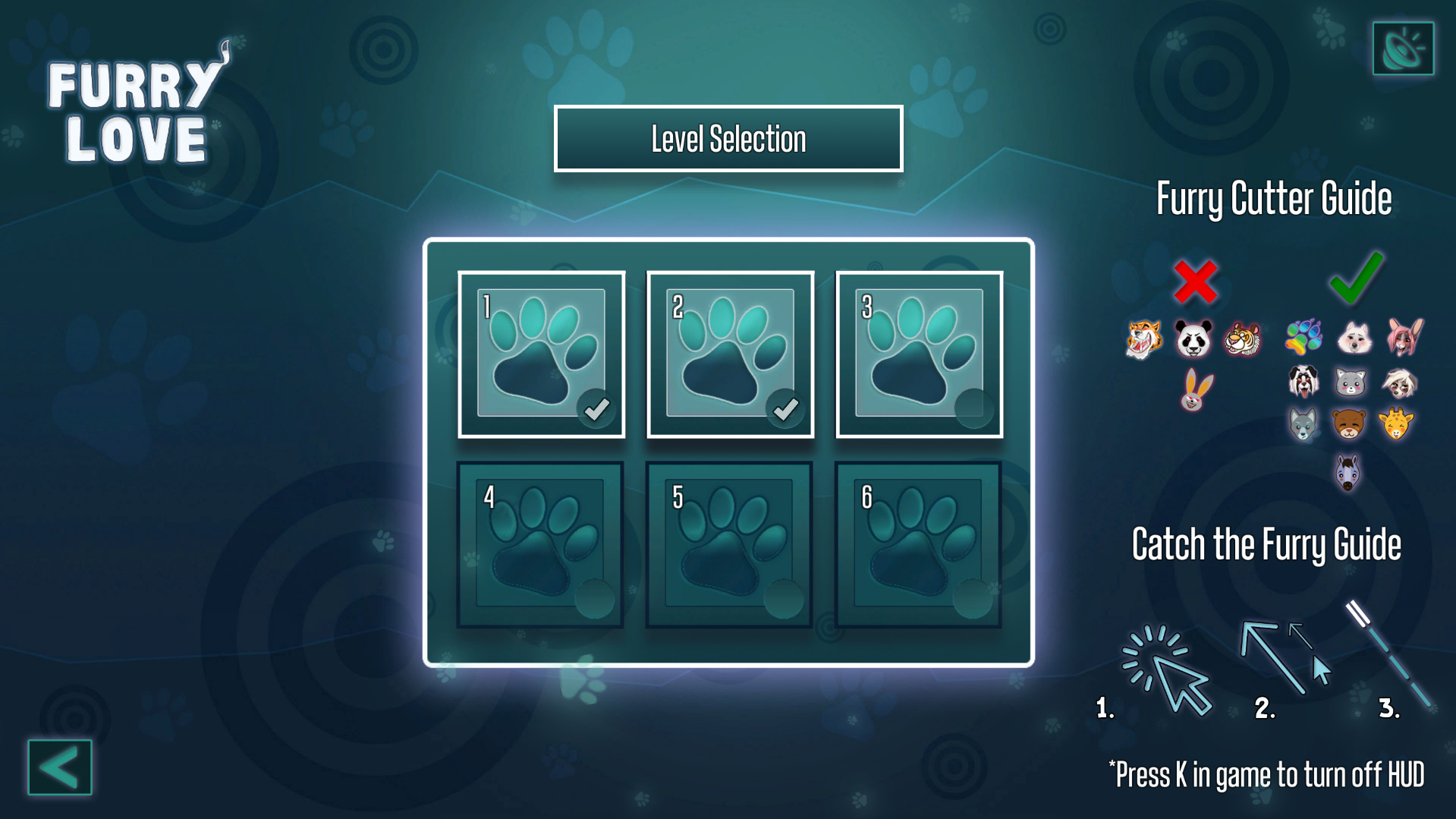
Task: Select the rainbow paw icon in the guide
Action: (x=1304, y=337)
